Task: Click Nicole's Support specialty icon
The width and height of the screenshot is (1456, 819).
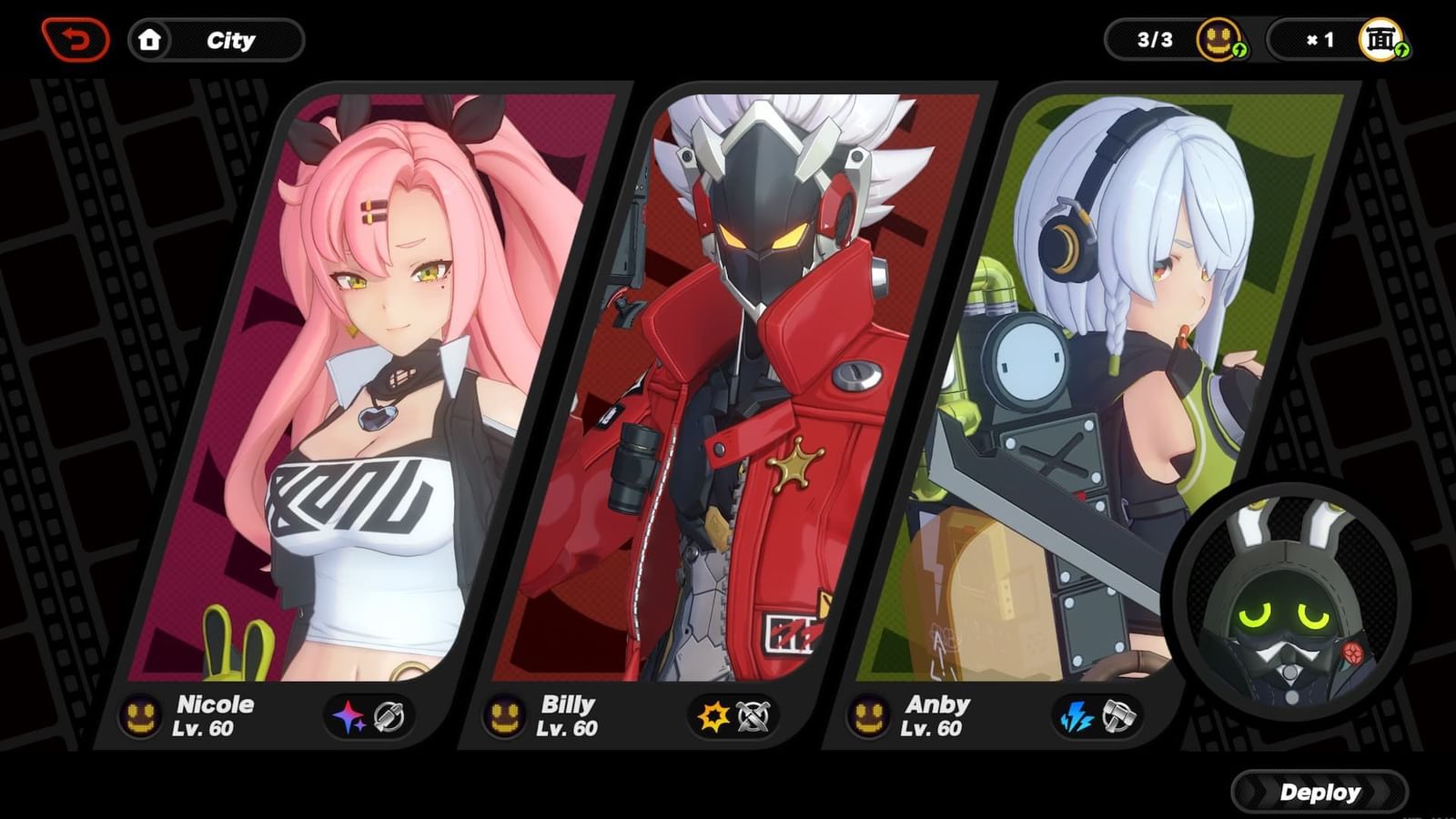Action: pyautogui.click(x=389, y=716)
